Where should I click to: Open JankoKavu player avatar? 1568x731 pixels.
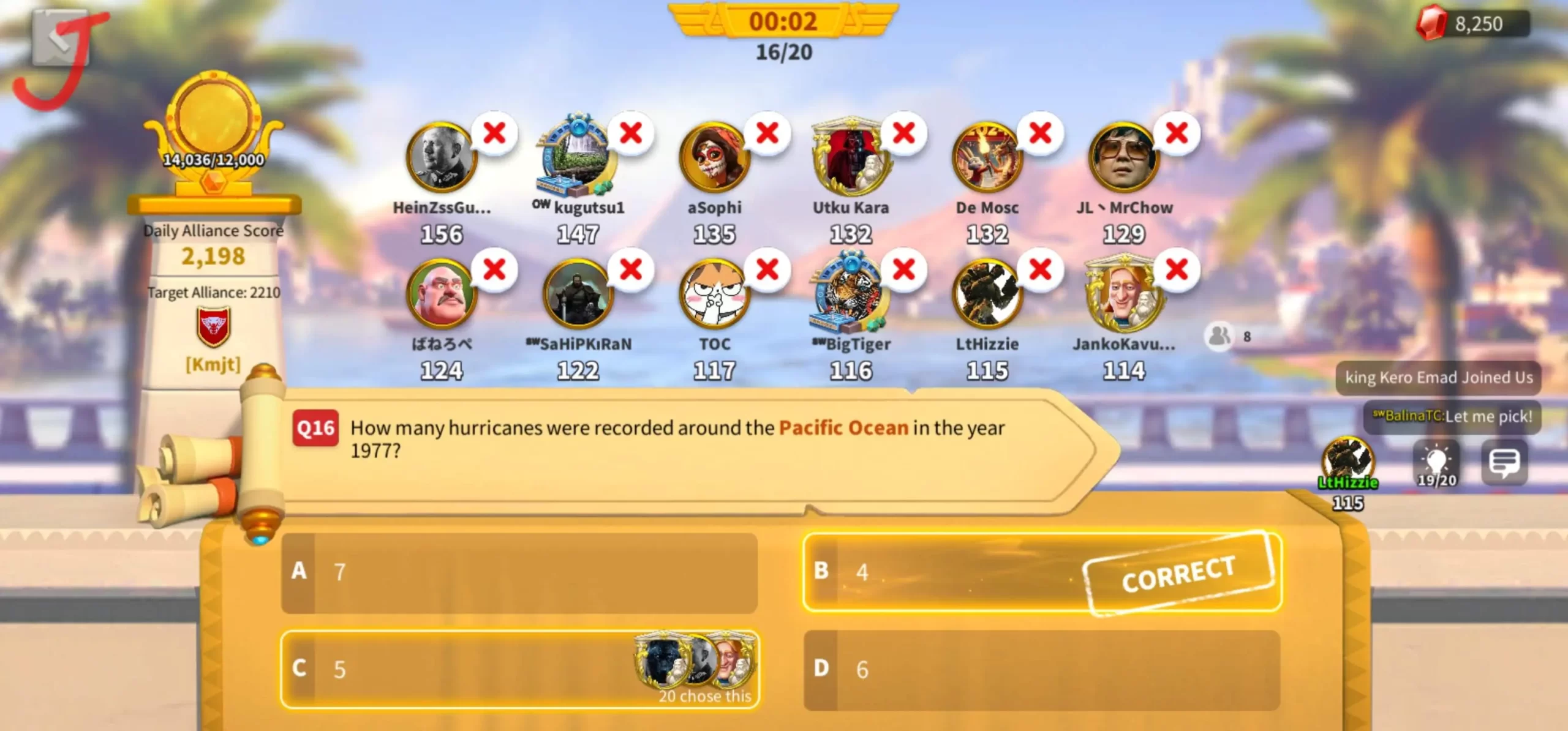click(1123, 294)
